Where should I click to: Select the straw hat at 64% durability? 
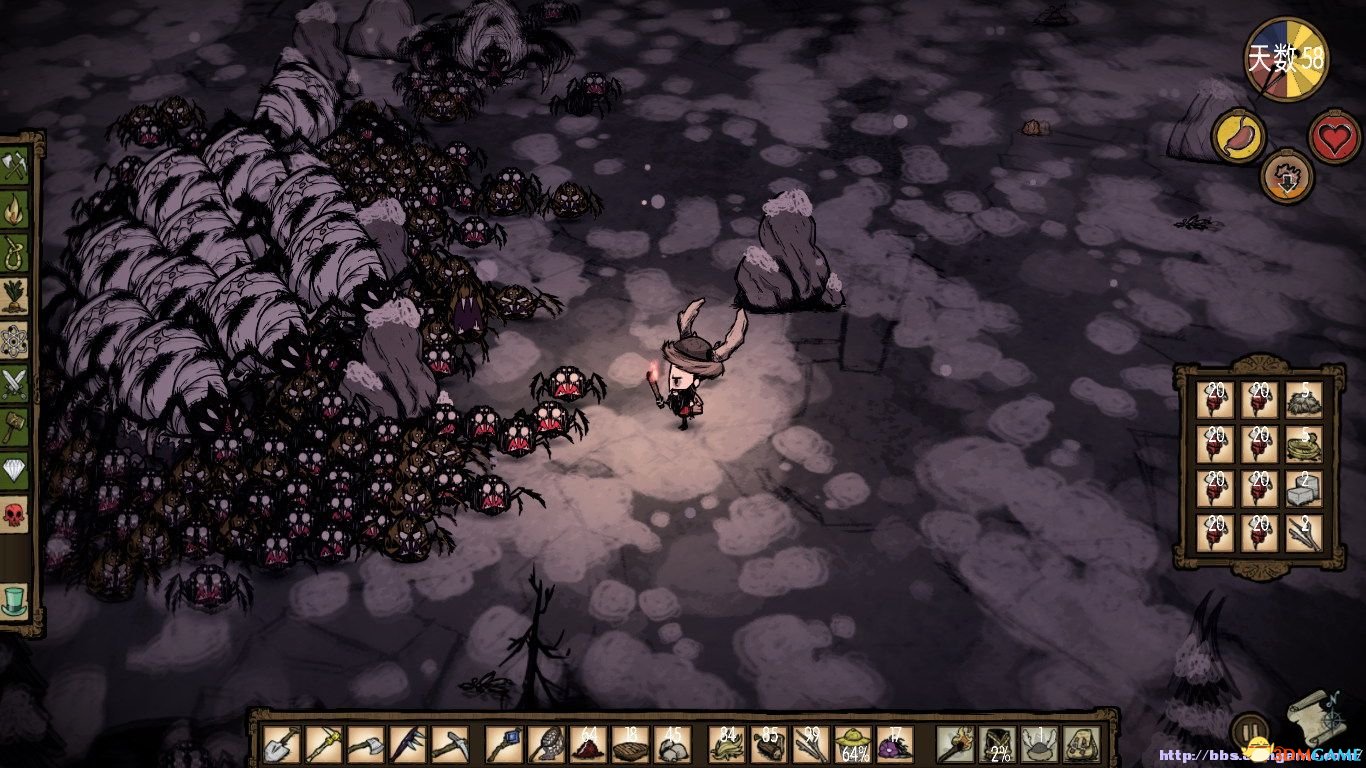(851, 744)
